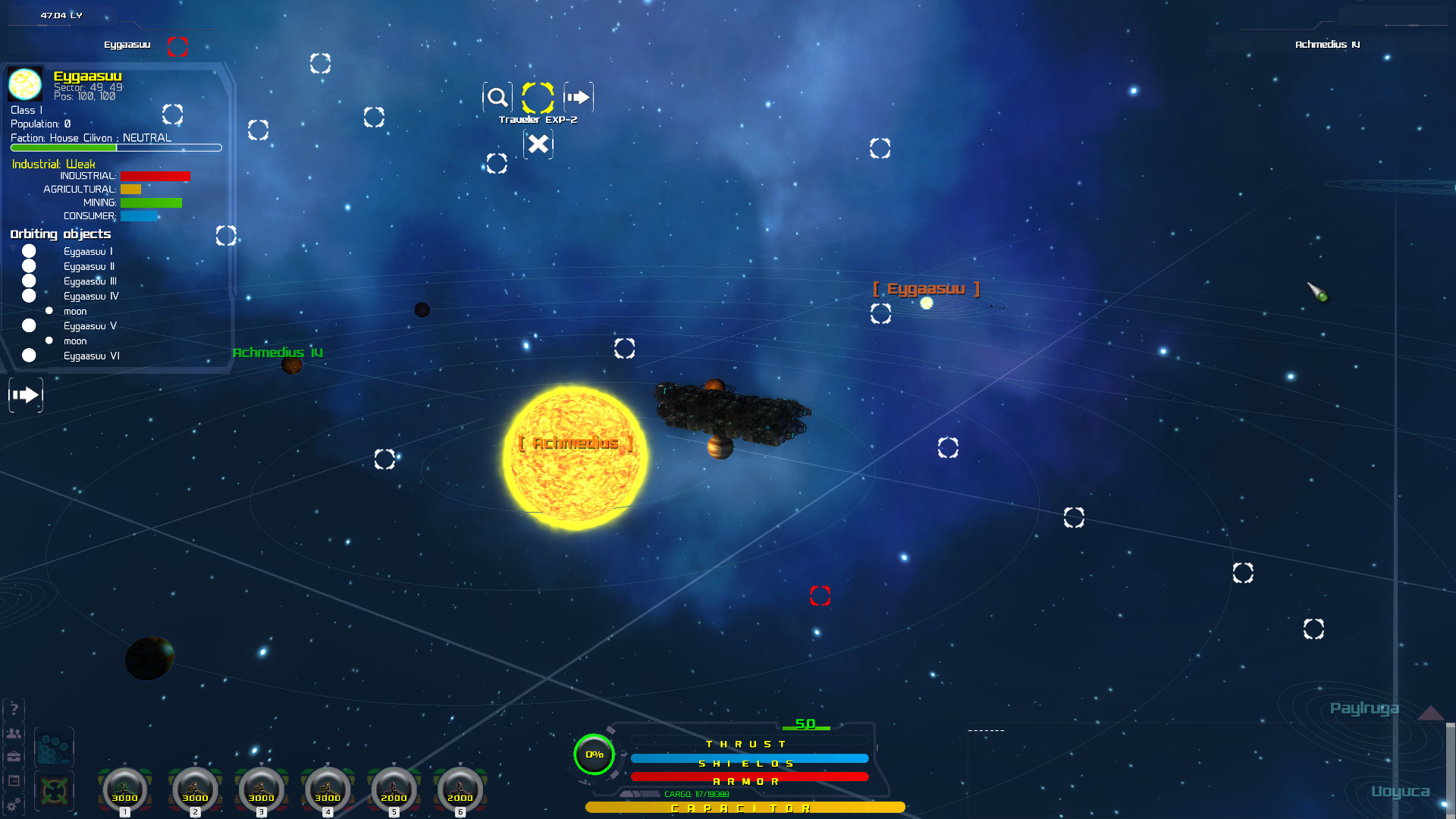The image size is (1456, 819).
Task: Click the magnifier icon above Traveler EXP-2
Action: [x=497, y=97]
